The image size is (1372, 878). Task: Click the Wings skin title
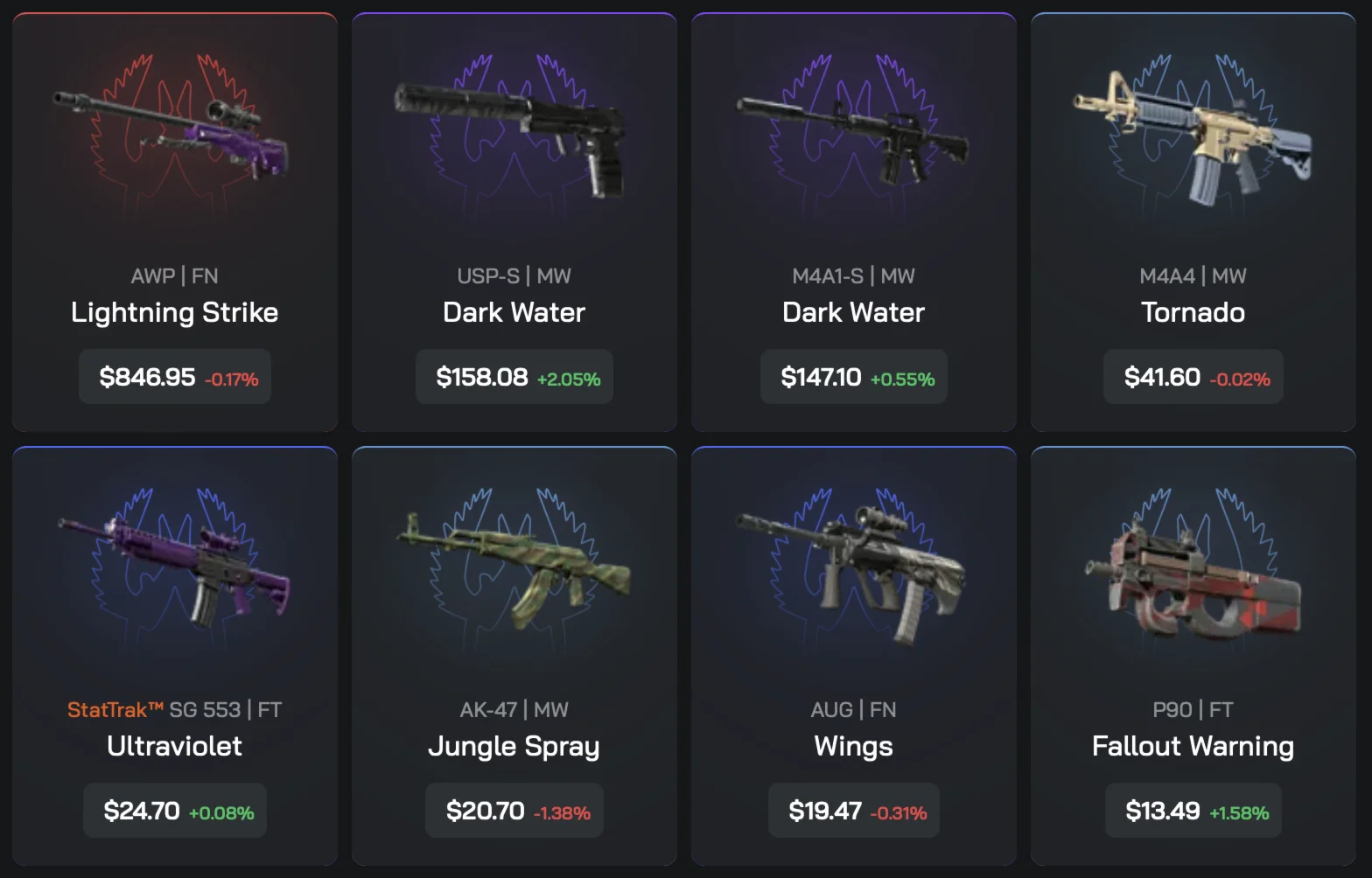853,746
